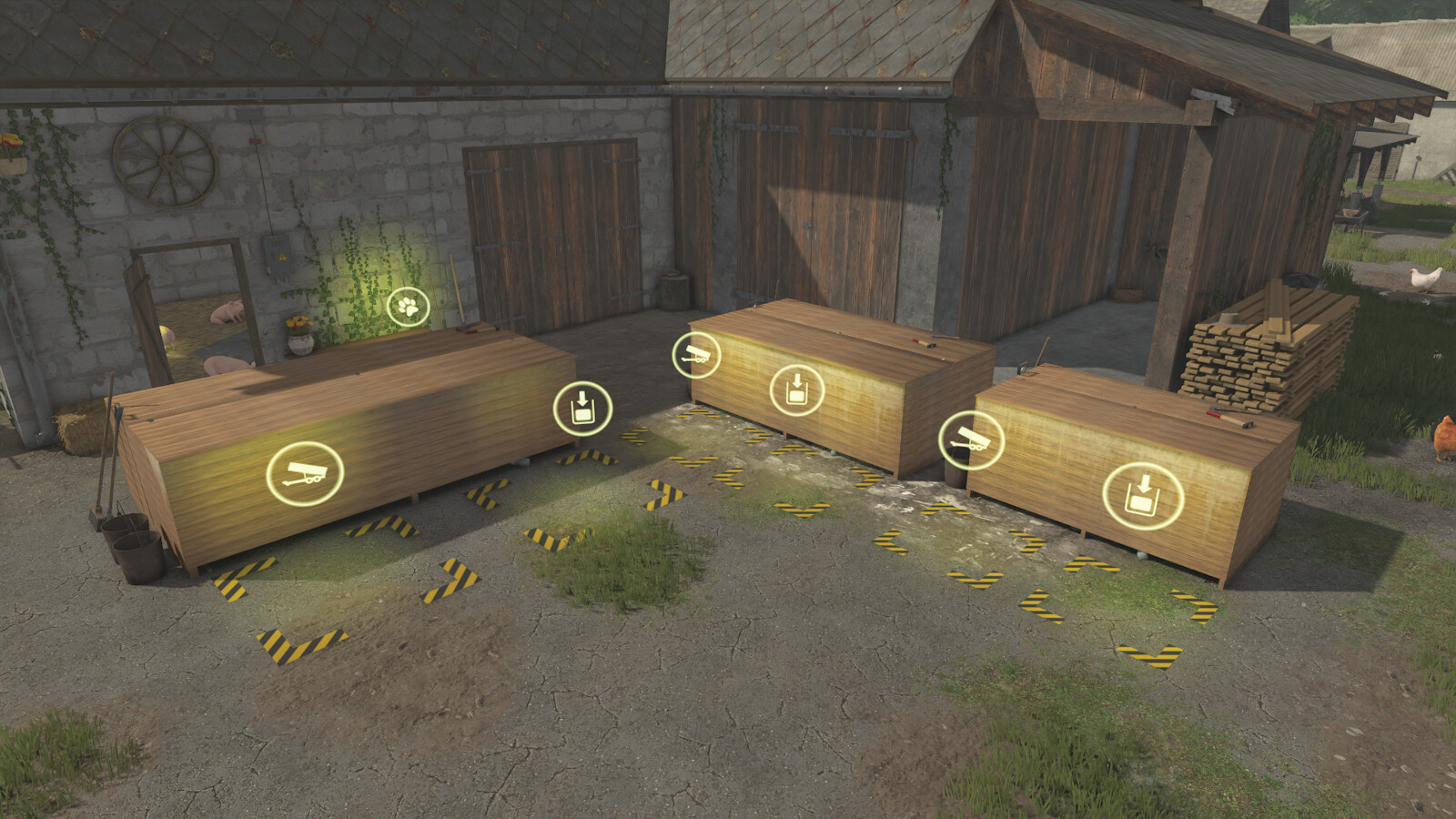The image size is (1456, 819).
Task: Choose the trailer icon on the middle crate
Action: click(x=696, y=355)
